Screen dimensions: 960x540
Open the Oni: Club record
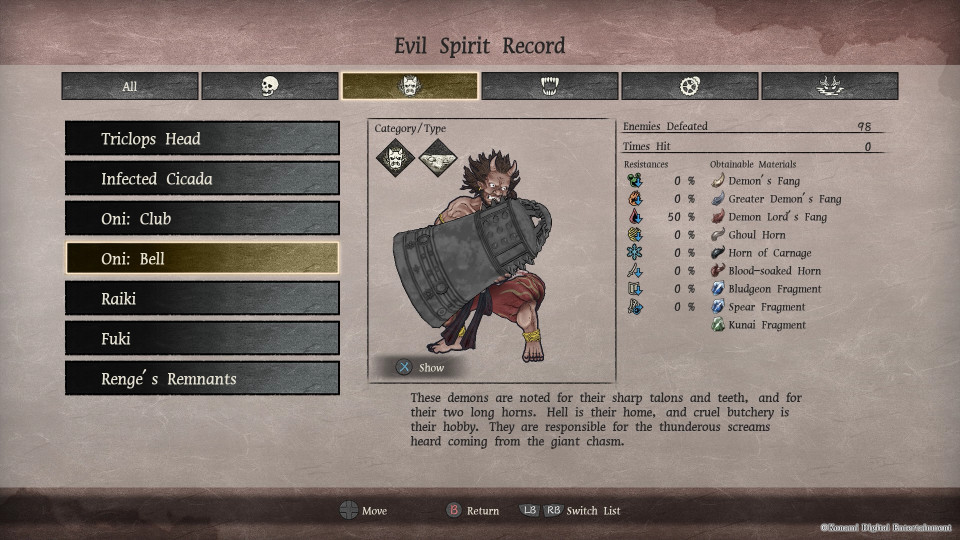202,219
